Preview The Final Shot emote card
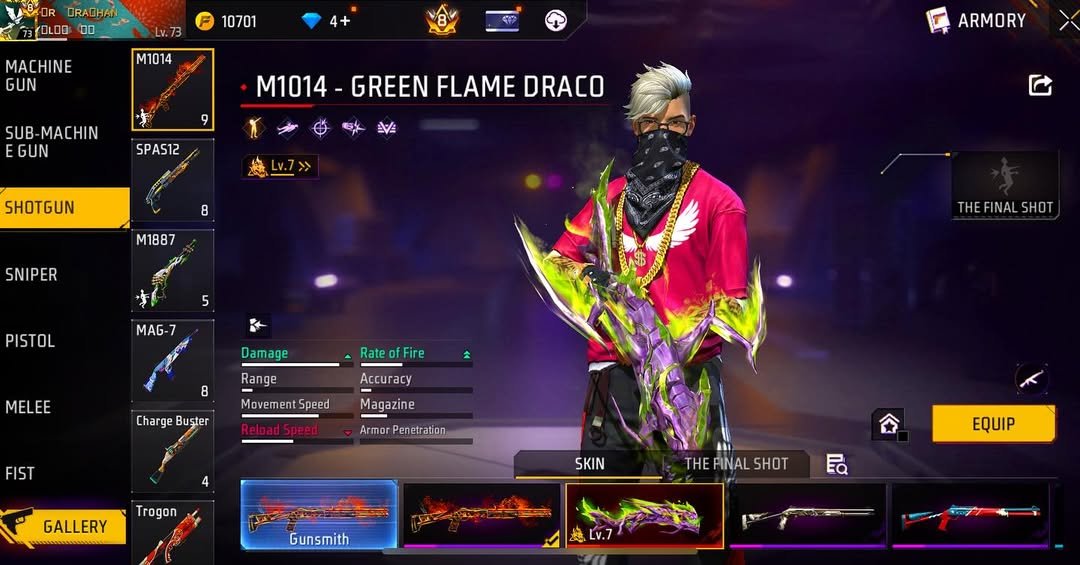 (1005, 185)
